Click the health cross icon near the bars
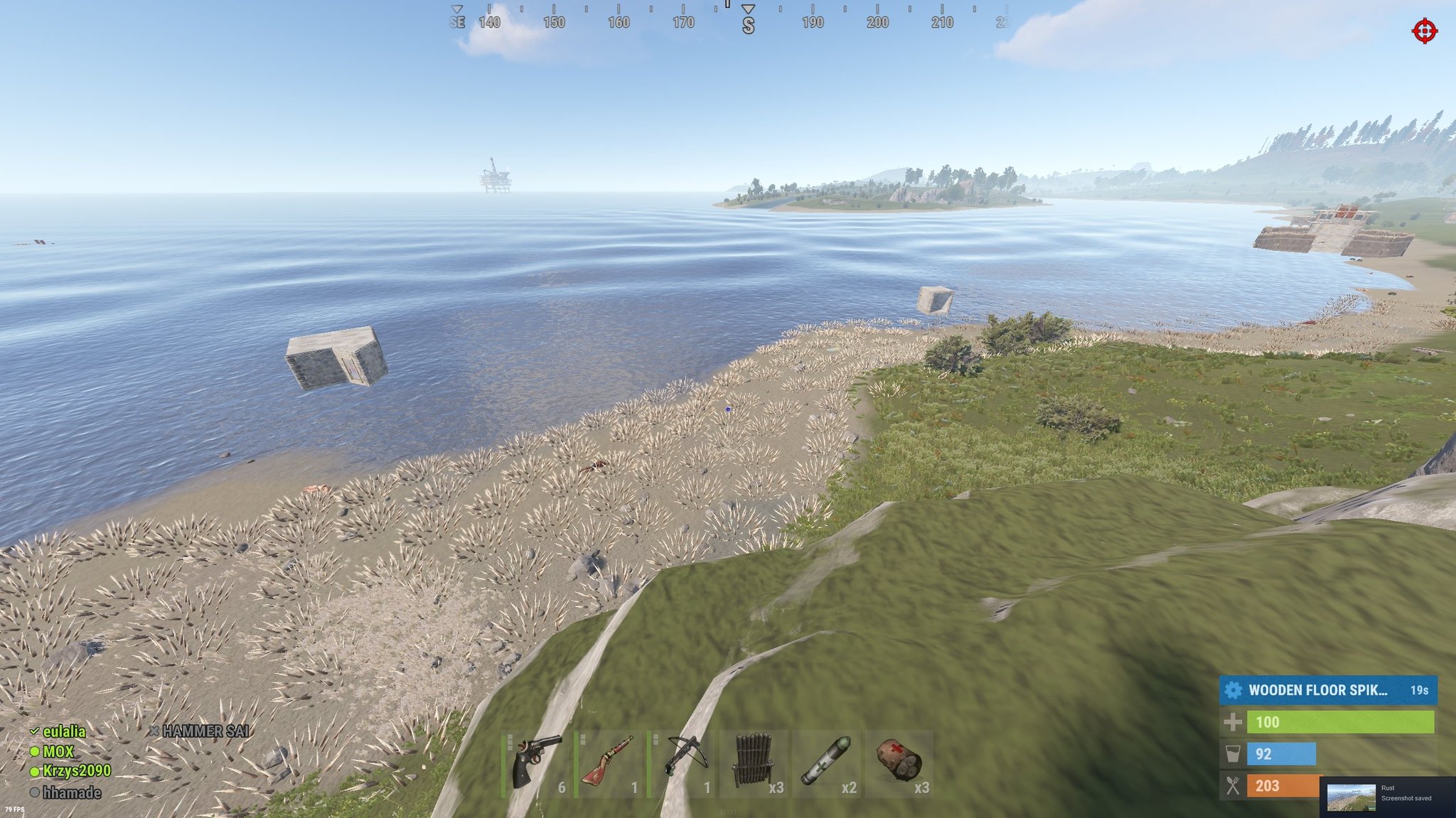Image resolution: width=1456 pixels, height=818 pixels. point(1232,722)
